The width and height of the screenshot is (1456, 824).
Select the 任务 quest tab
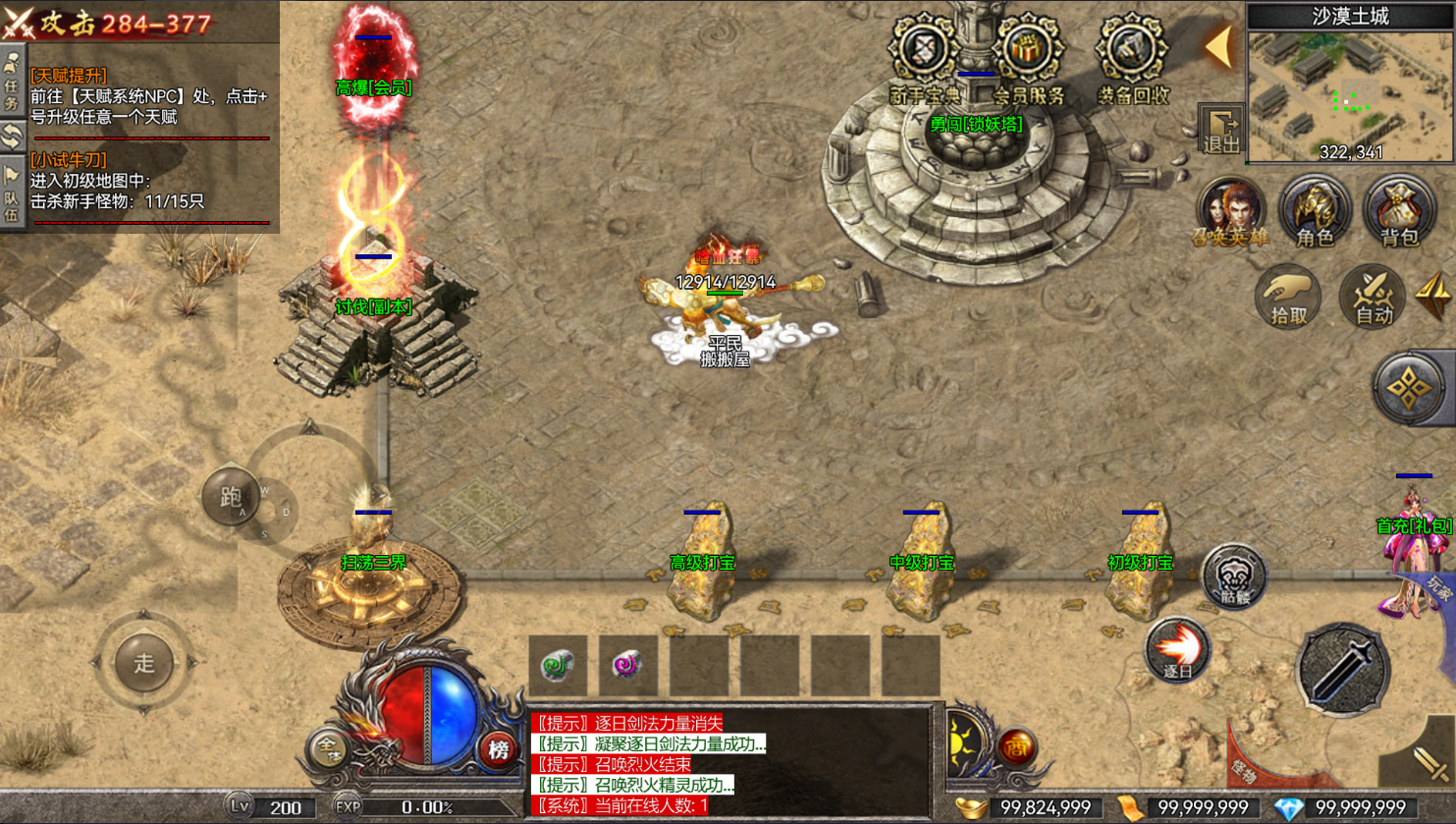(12, 83)
